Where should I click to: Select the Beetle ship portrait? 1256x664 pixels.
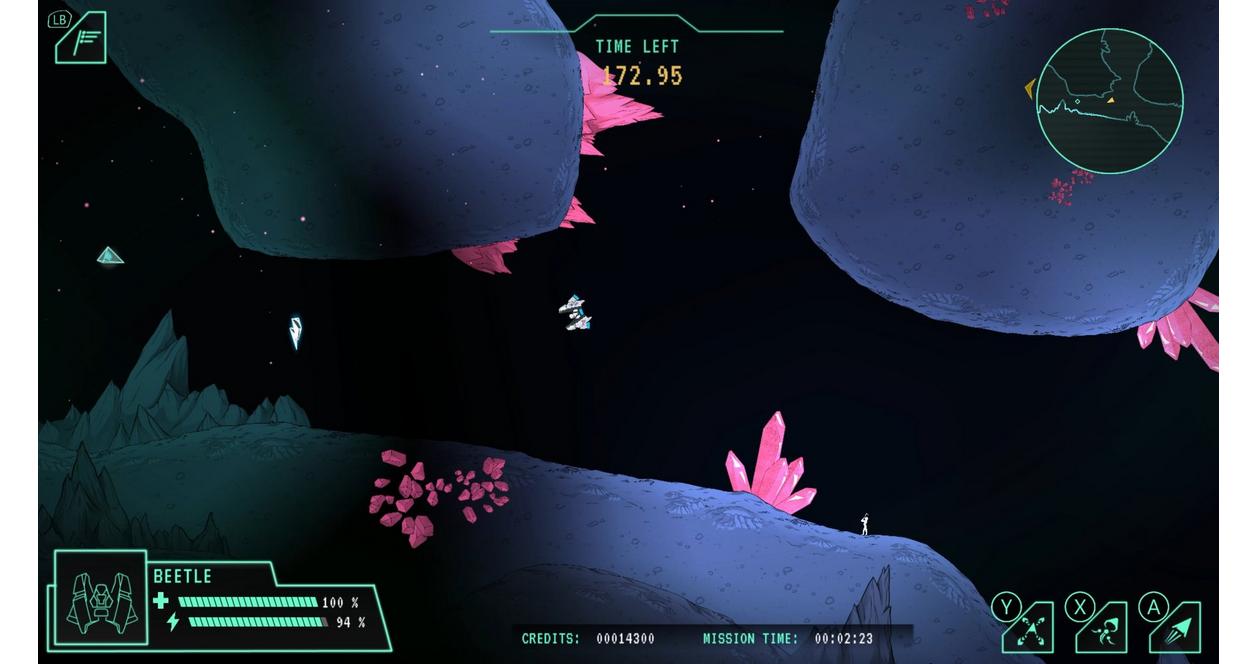pyautogui.click(x=101, y=600)
